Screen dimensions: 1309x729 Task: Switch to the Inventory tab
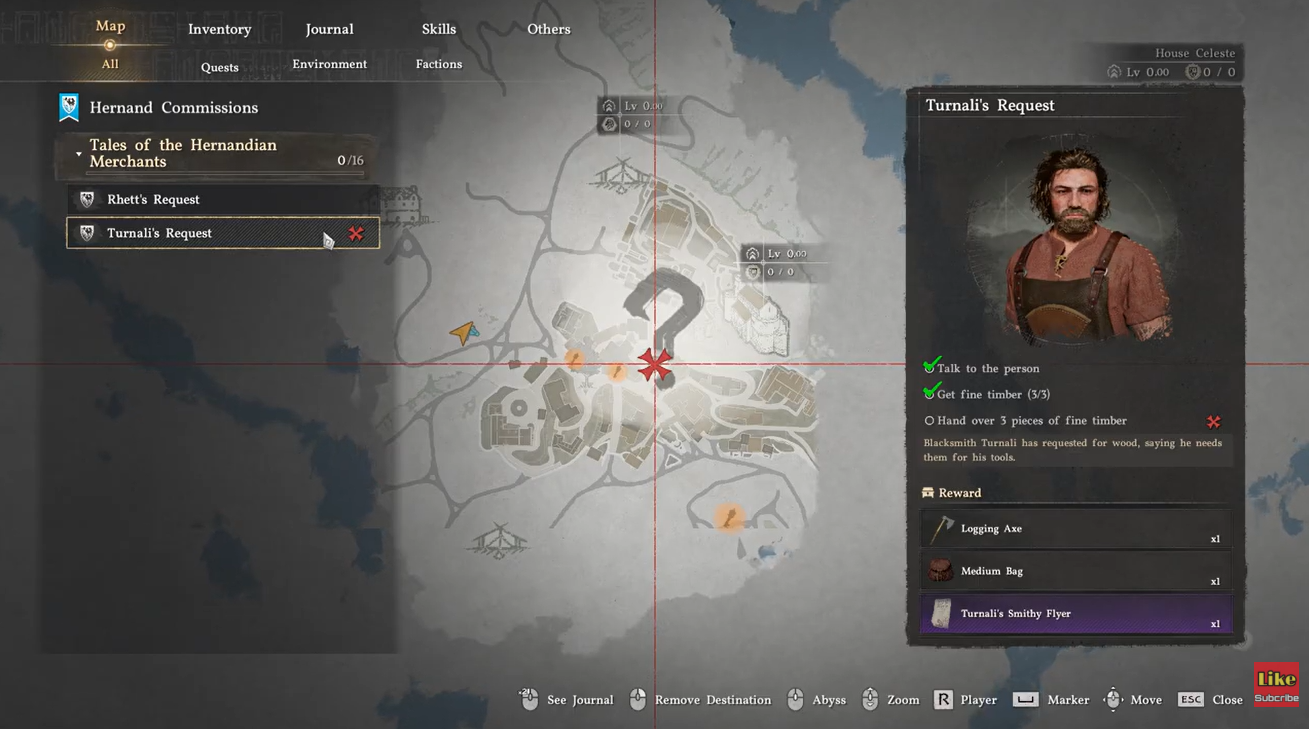(219, 30)
